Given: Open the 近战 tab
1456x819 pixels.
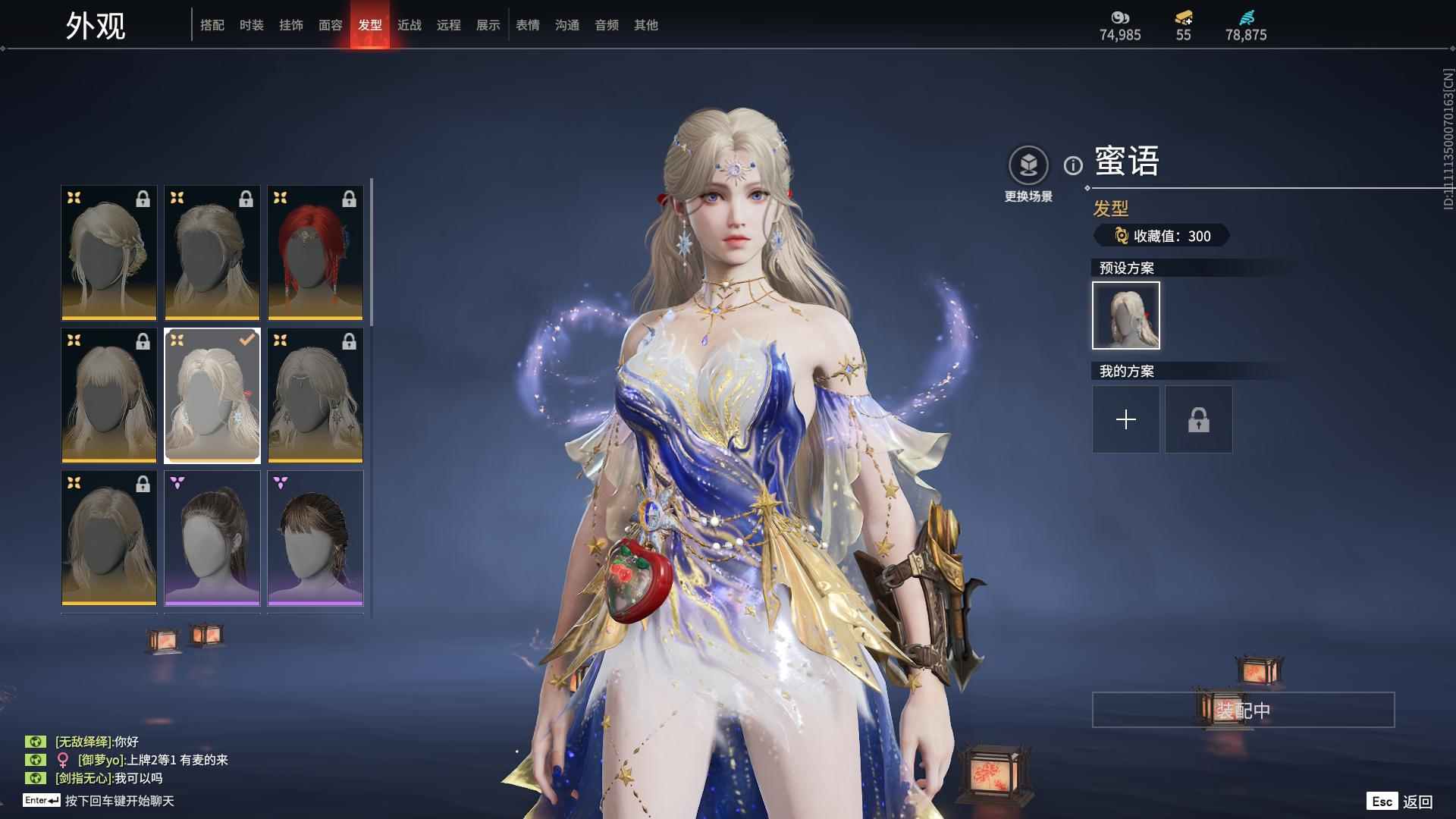Looking at the screenshot, I should pos(409,25).
